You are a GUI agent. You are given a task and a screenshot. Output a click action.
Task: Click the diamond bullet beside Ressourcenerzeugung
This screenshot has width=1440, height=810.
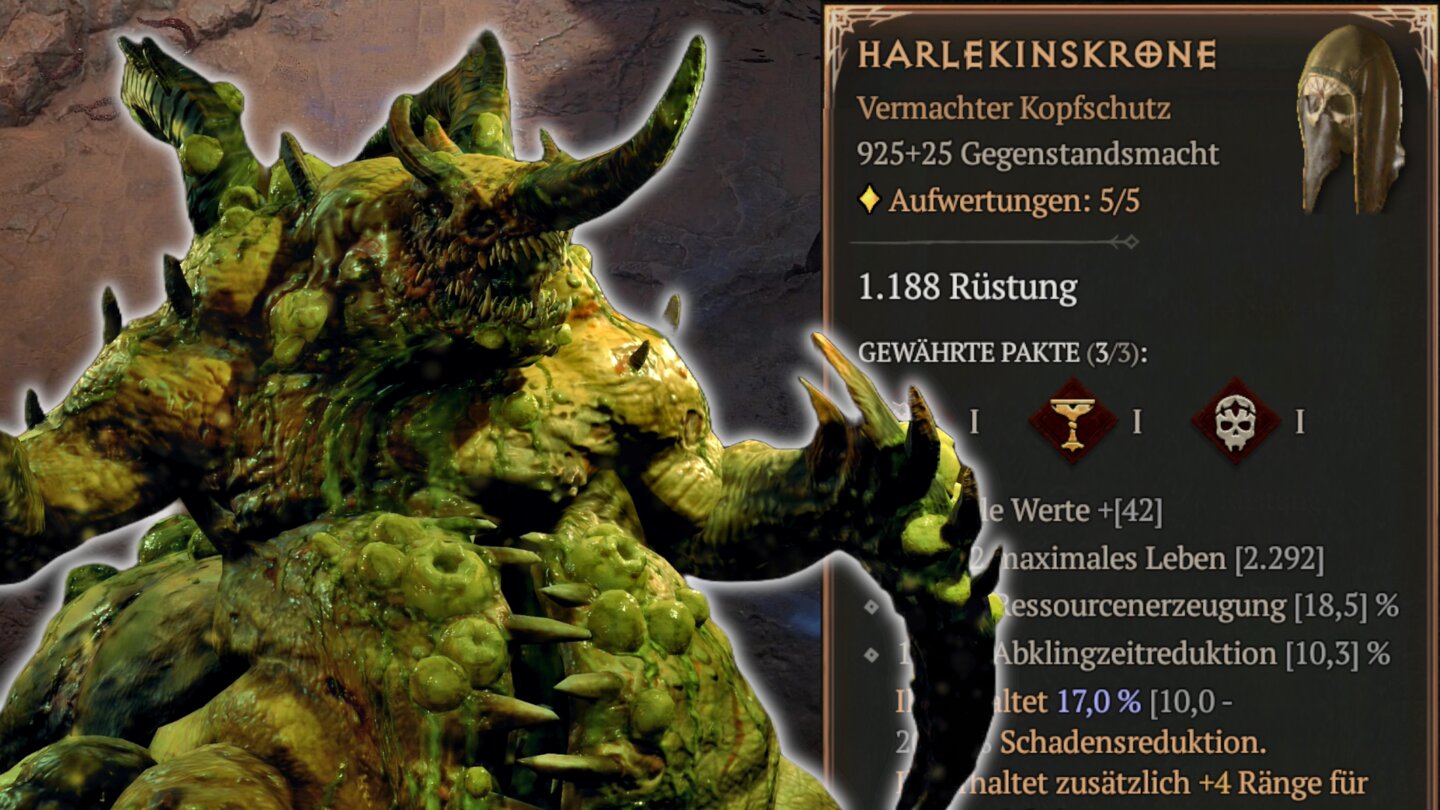[869, 604]
